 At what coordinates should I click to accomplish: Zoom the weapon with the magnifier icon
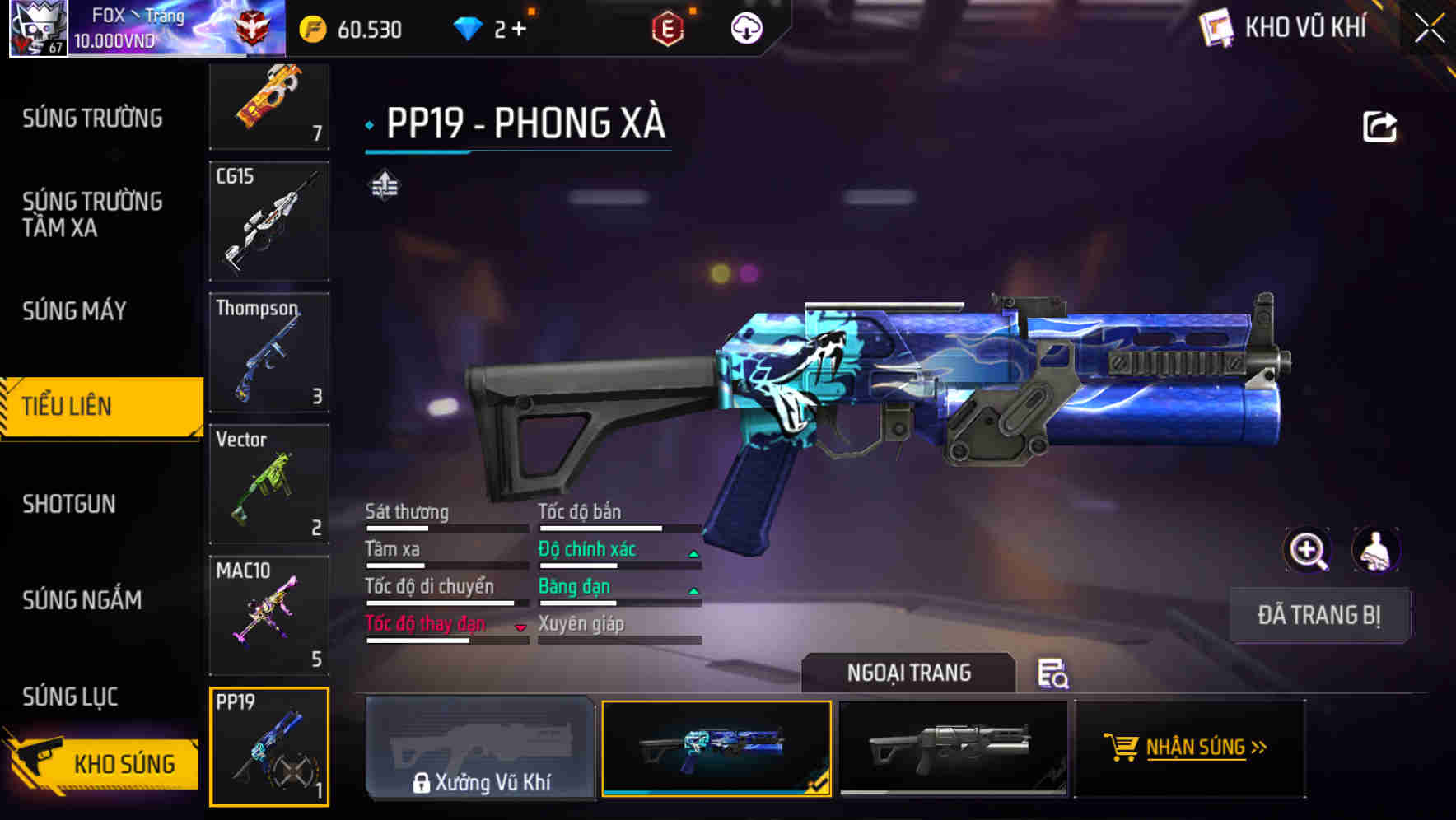click(1308, 550)
